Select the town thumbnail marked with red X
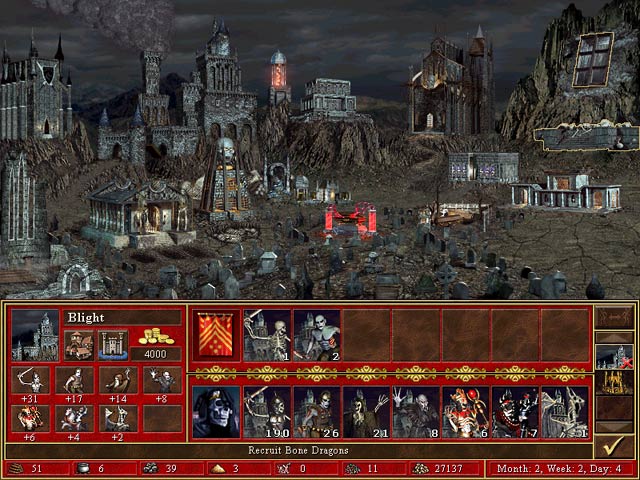Viewport: 640px width, 480px height. [611, 357]
